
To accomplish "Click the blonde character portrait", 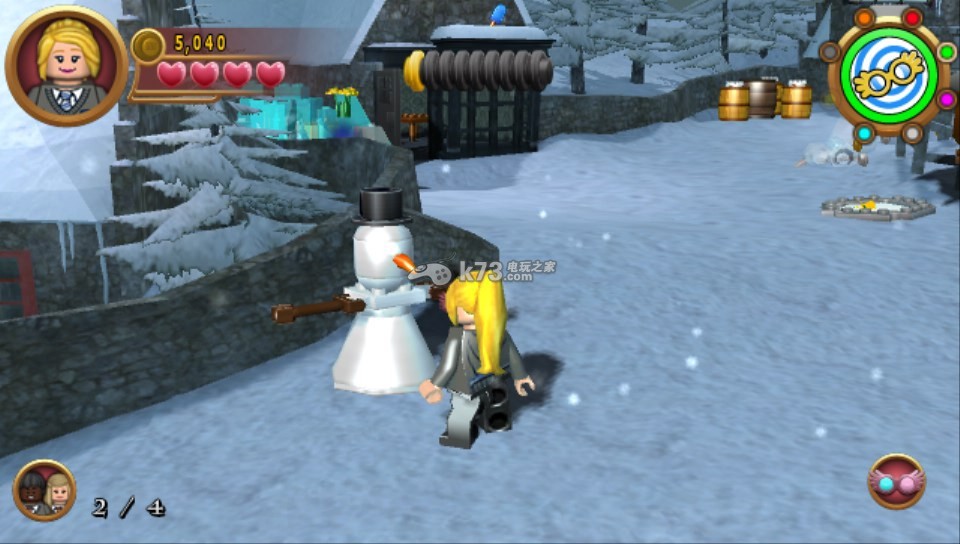I will coord(66,67).
